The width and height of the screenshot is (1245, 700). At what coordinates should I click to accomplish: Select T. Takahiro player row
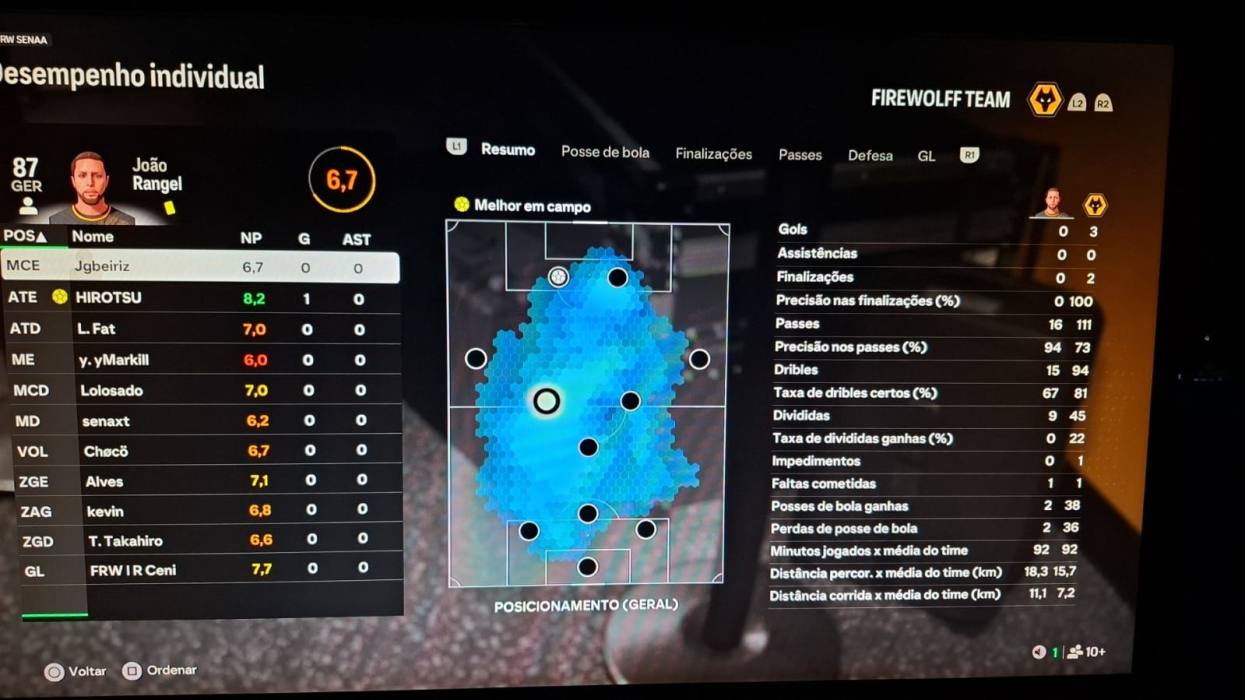tap(200, 541)
